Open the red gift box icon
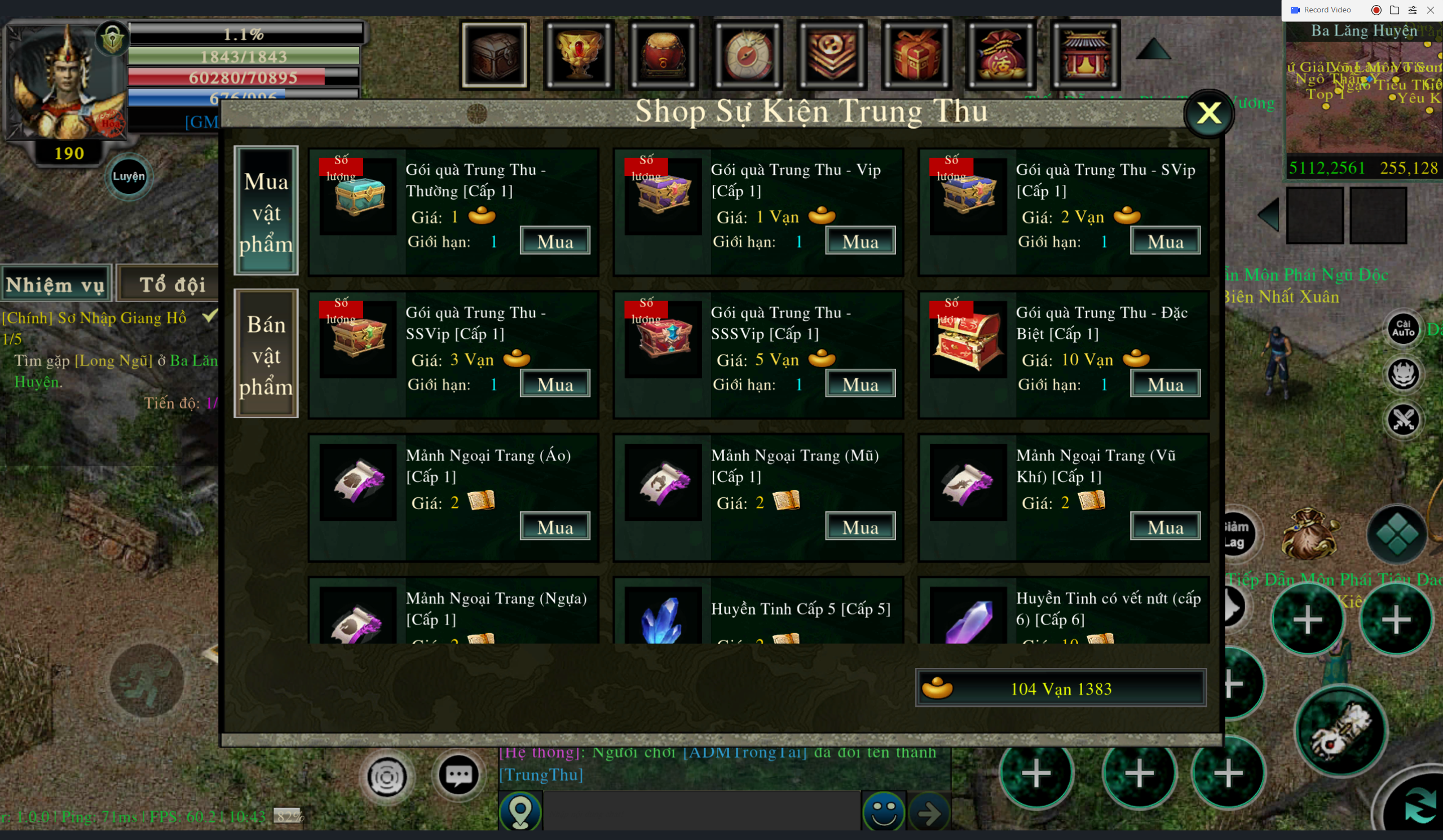1443x840 pixels. 917,55
